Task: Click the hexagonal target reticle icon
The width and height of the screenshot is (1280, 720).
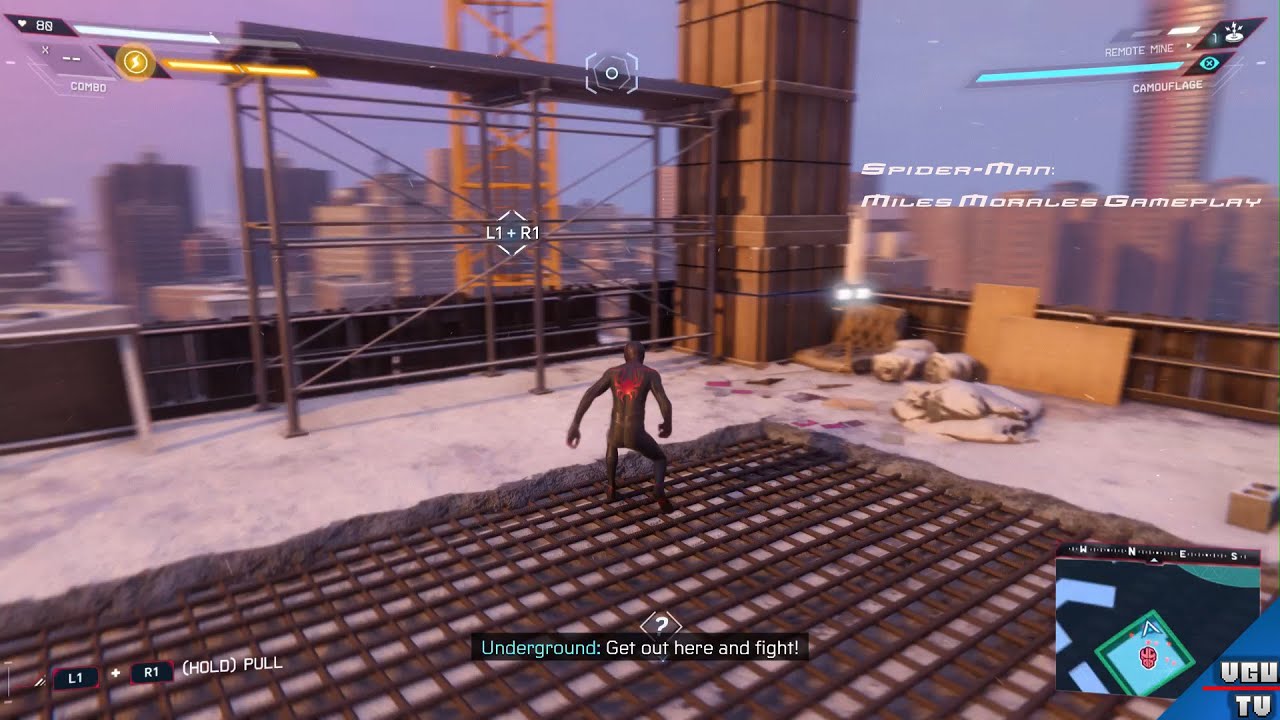Action: (611, 74)
